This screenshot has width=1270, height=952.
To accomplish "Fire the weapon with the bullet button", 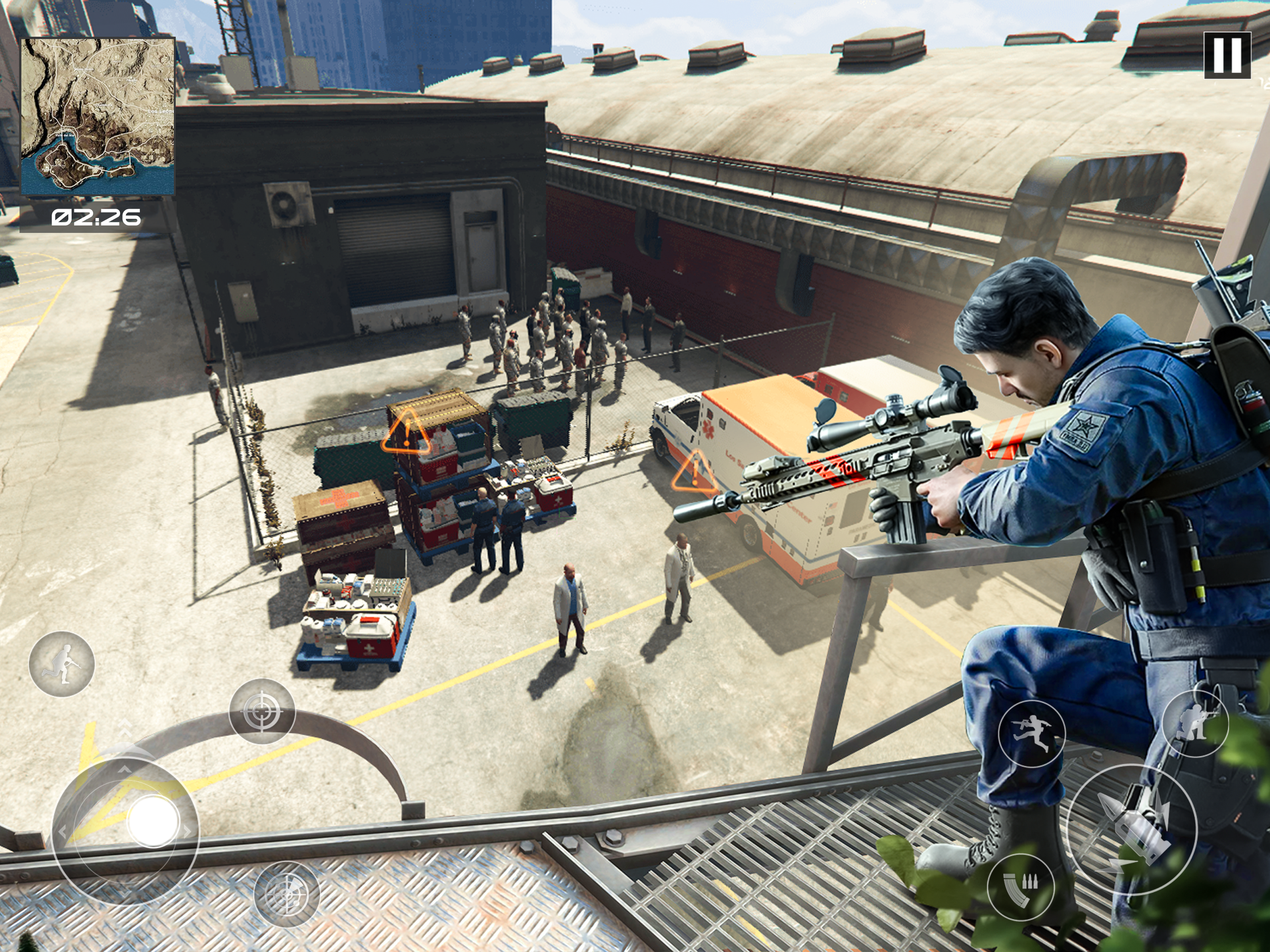I will point(1131,829).
